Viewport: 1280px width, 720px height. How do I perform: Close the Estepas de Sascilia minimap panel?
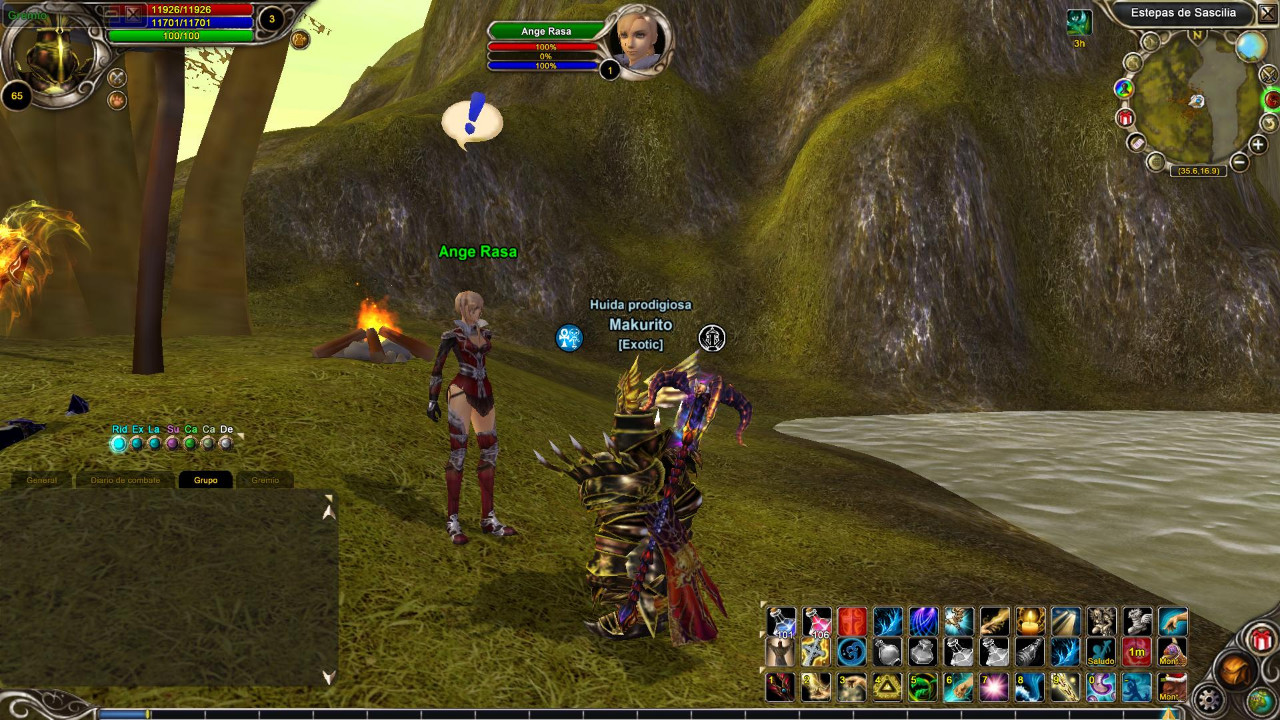click(1267, 13)
